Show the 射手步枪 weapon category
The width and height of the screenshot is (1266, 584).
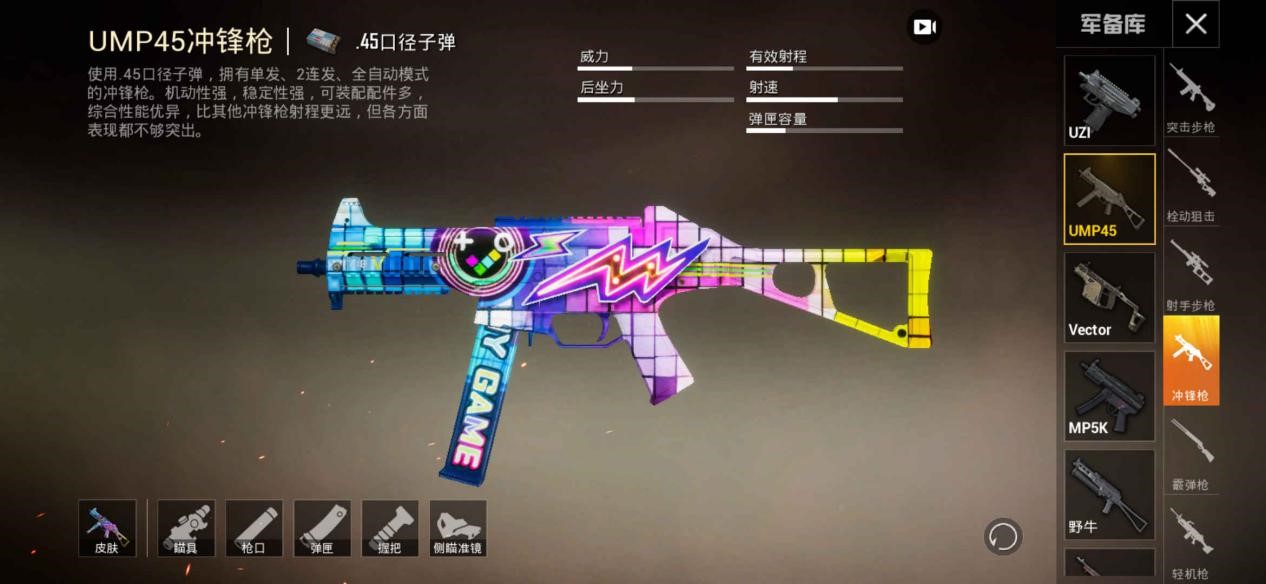click(1190, 274)
